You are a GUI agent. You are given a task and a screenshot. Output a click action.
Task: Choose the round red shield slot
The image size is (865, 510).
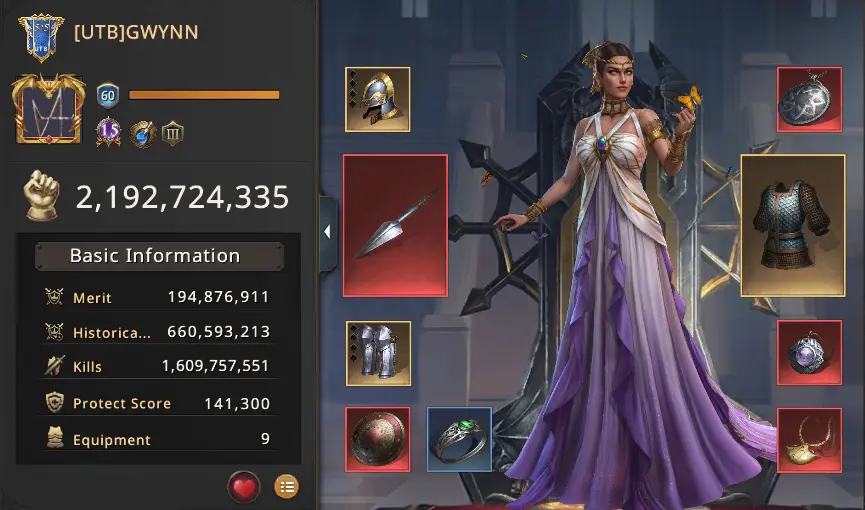378,438
